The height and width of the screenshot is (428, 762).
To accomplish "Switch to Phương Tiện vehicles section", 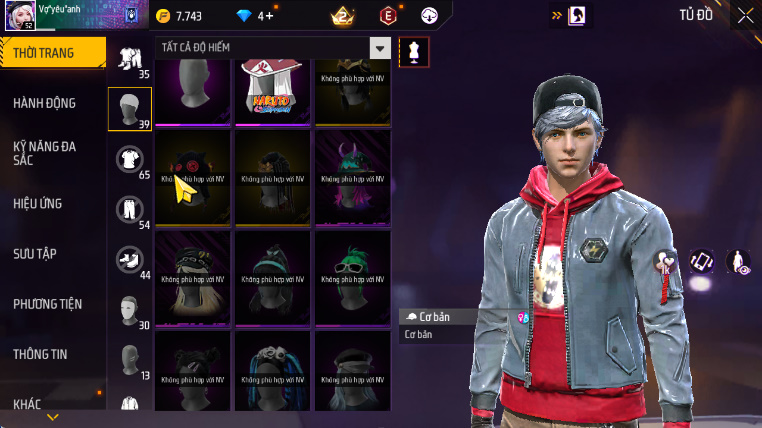I will pyautogui.click(x=48, y=303).
